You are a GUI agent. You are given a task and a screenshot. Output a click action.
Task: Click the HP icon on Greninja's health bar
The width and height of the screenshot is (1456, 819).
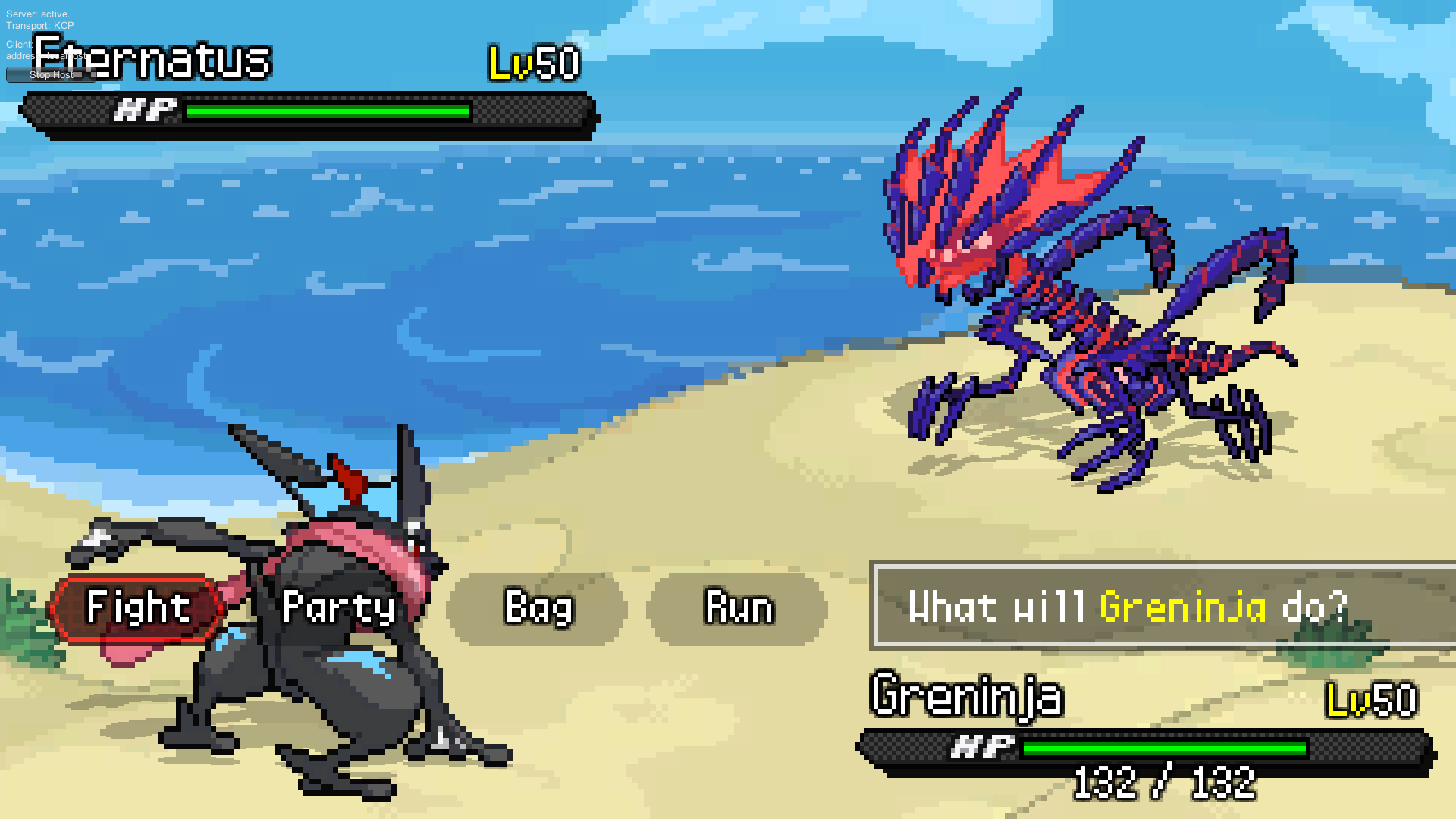click(984, 746)
